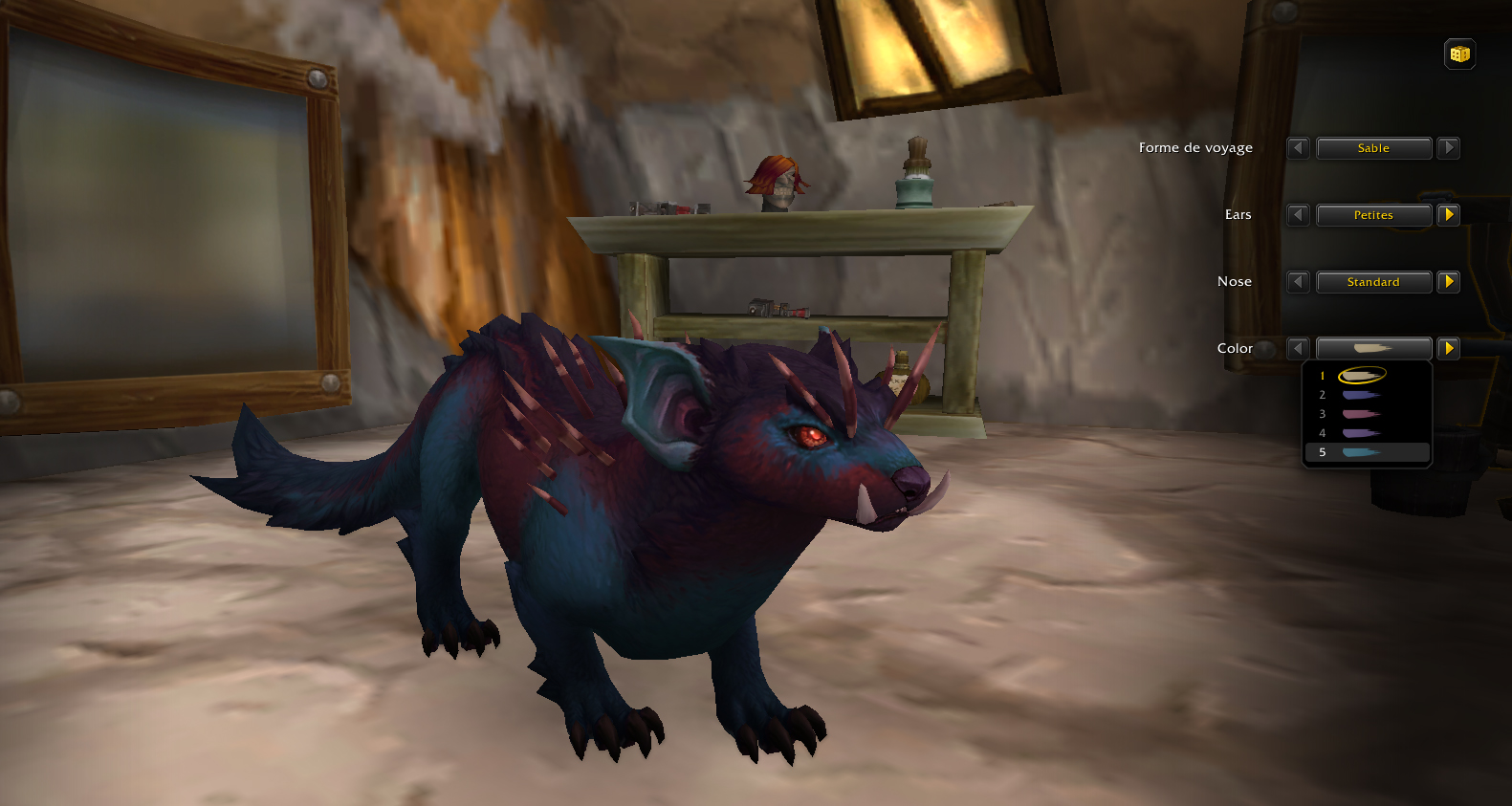Open the Petites ears dropdown
Image resolution: width=1512 pixels, height=806 pixels.
click(1374, 215)
